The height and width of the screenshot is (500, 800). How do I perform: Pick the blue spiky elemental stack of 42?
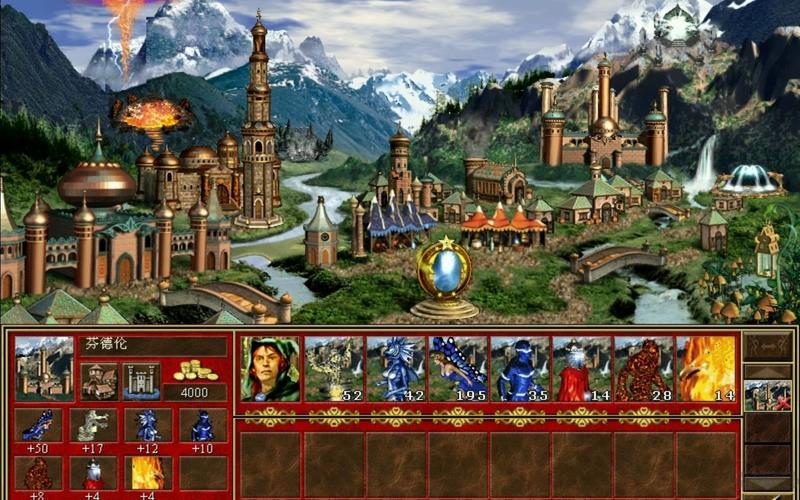(395, 368)
